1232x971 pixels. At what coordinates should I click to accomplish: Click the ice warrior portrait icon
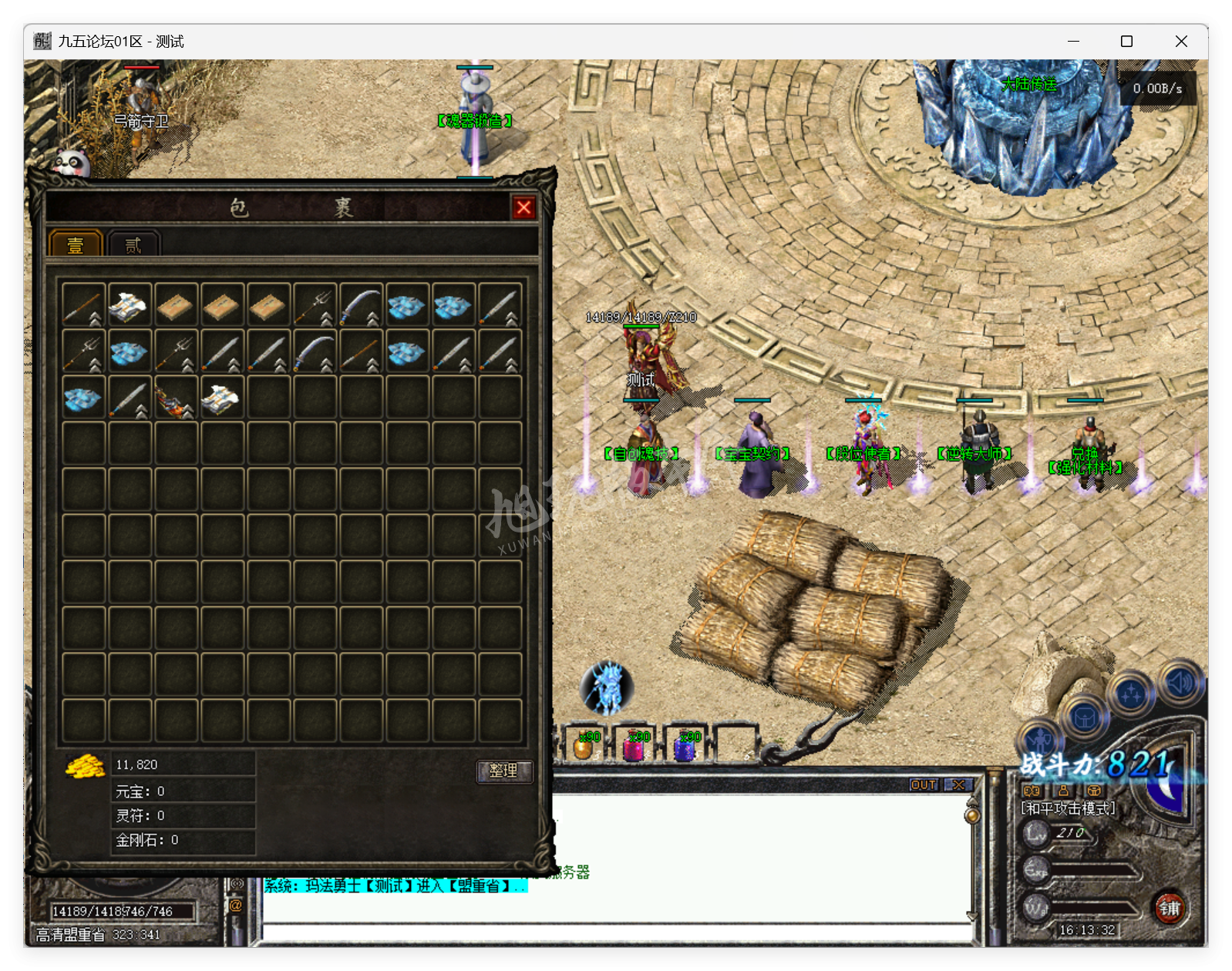click(x=607, y=687)
